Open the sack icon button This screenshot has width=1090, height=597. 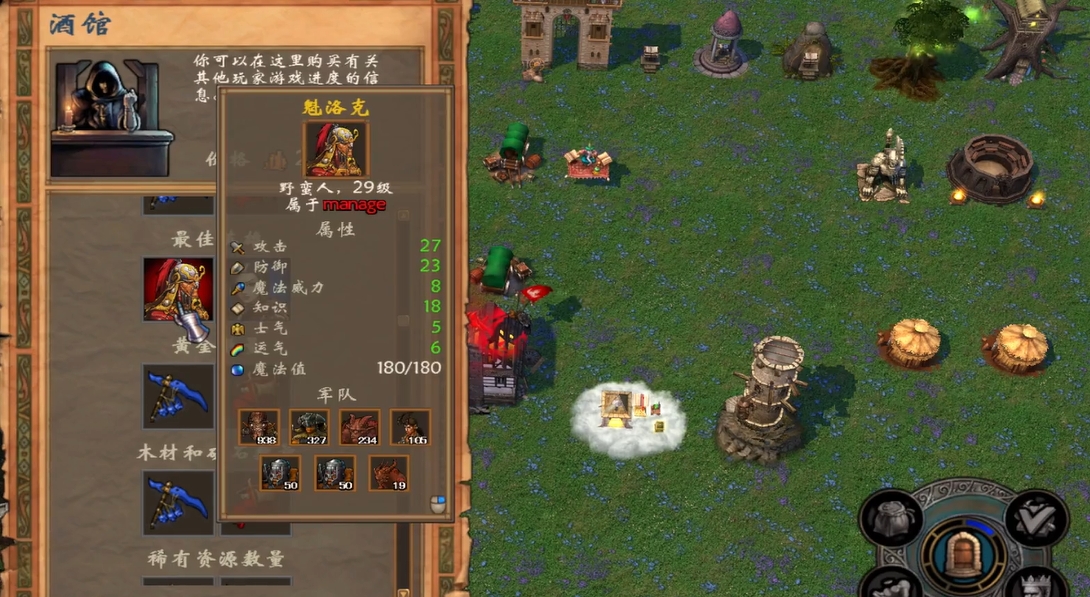click(890, 517)
